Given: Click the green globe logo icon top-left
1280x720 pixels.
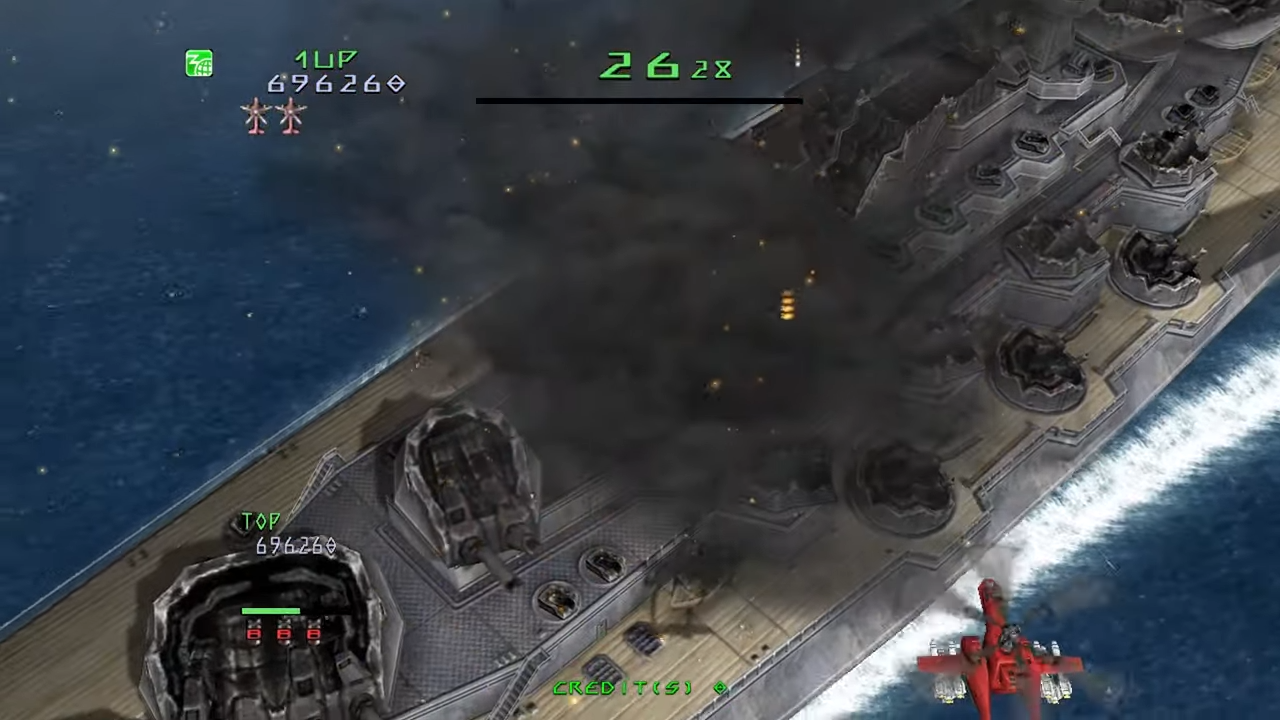Looking at the screenshot, I should pos(198,63).
